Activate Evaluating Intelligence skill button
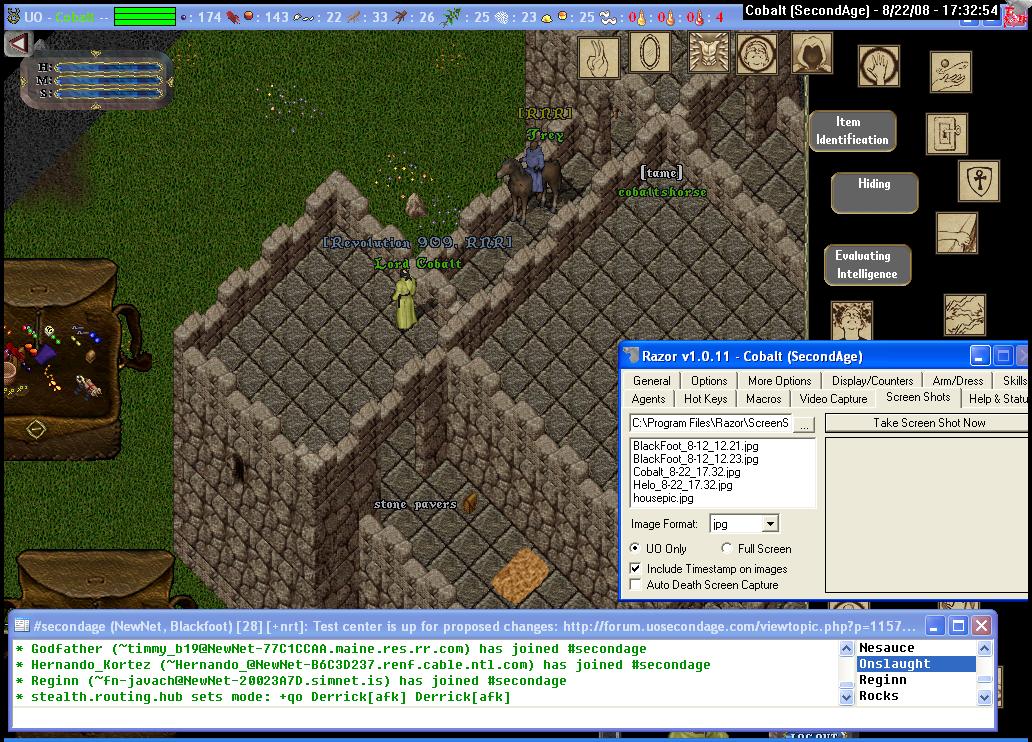The width and height of the screenshot is (1032, 742). 867,266
